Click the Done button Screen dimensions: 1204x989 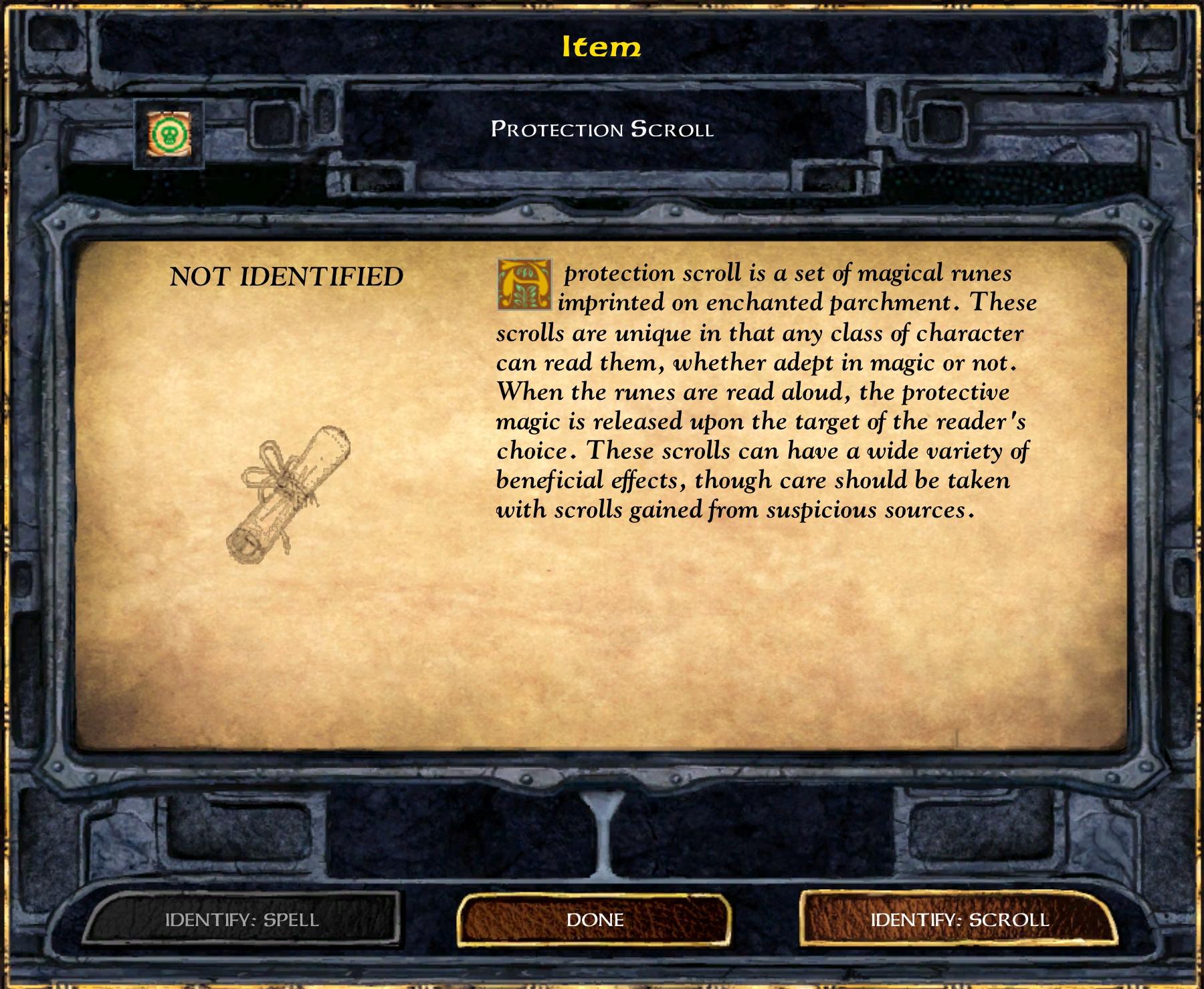(x=595, y=919)
